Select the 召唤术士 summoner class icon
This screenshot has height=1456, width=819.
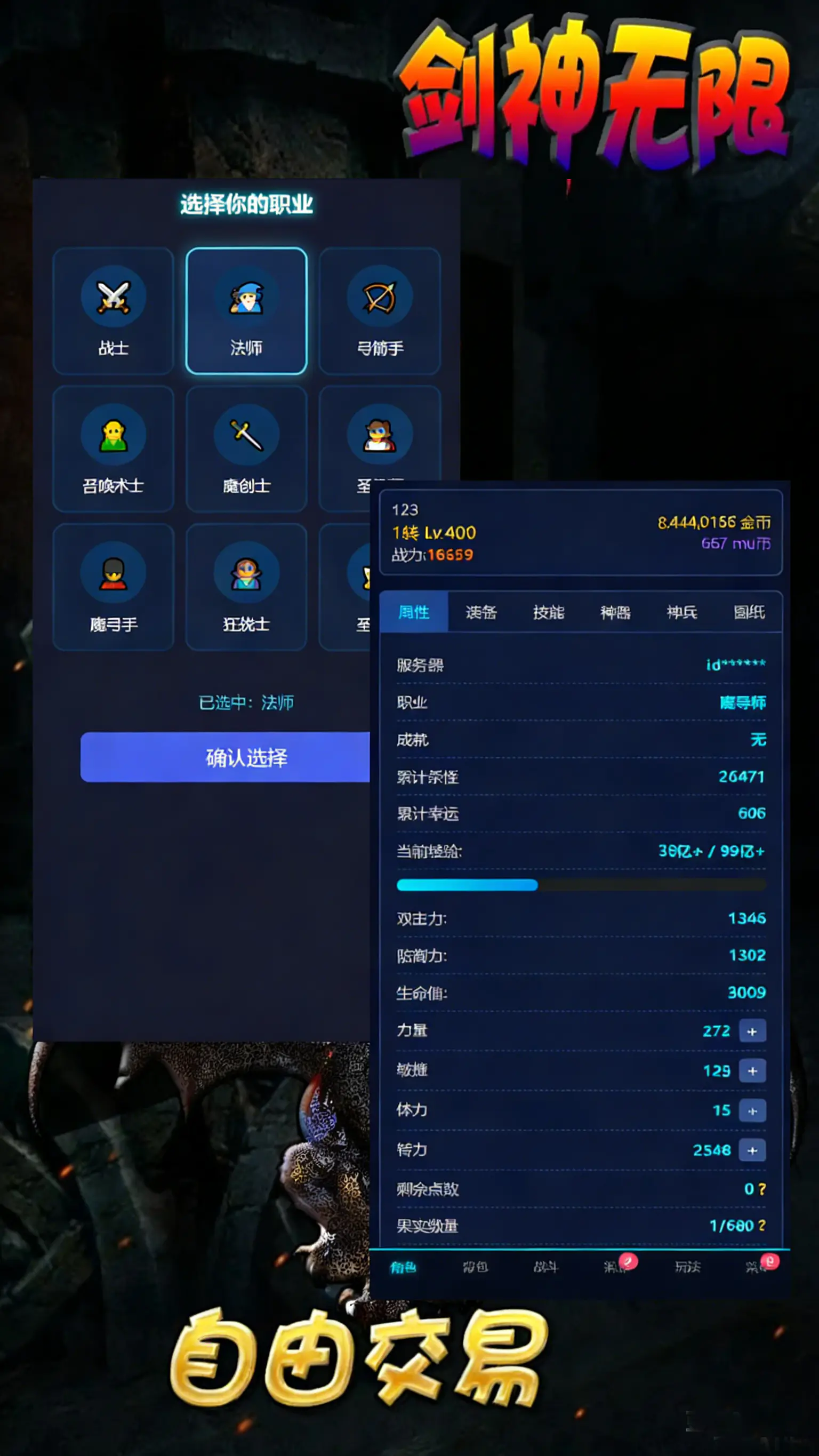pos(113,435)
